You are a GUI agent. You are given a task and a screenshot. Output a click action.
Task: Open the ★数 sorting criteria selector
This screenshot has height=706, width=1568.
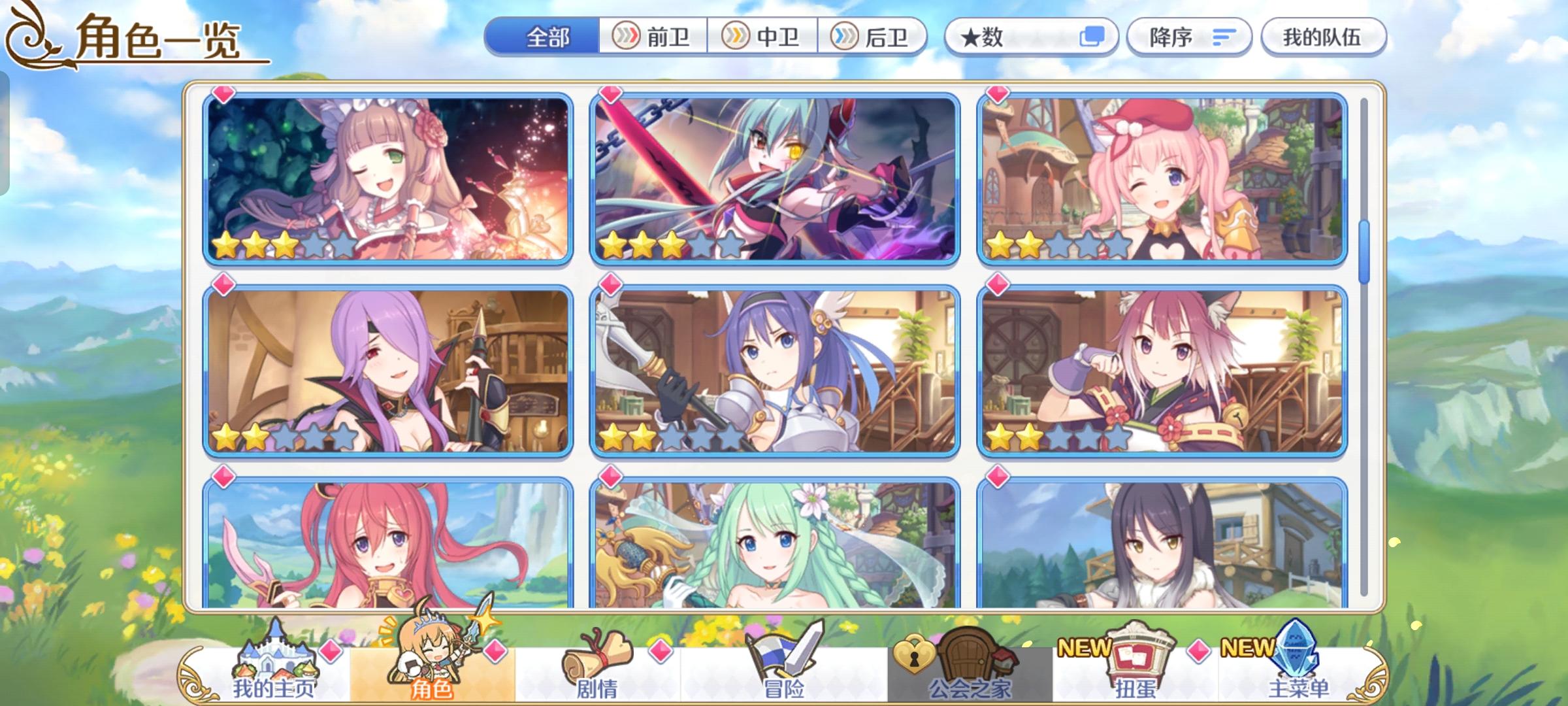click(x=1026, y=37)
